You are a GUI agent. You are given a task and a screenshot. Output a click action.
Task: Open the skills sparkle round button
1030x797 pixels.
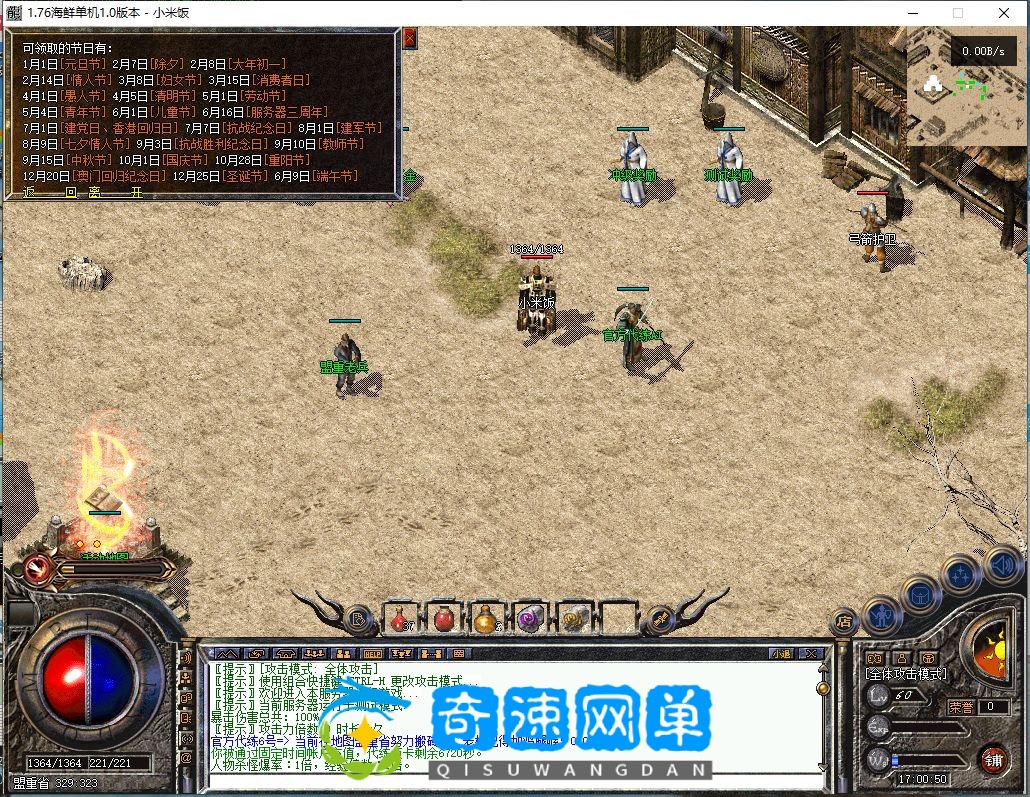[961, 575]
